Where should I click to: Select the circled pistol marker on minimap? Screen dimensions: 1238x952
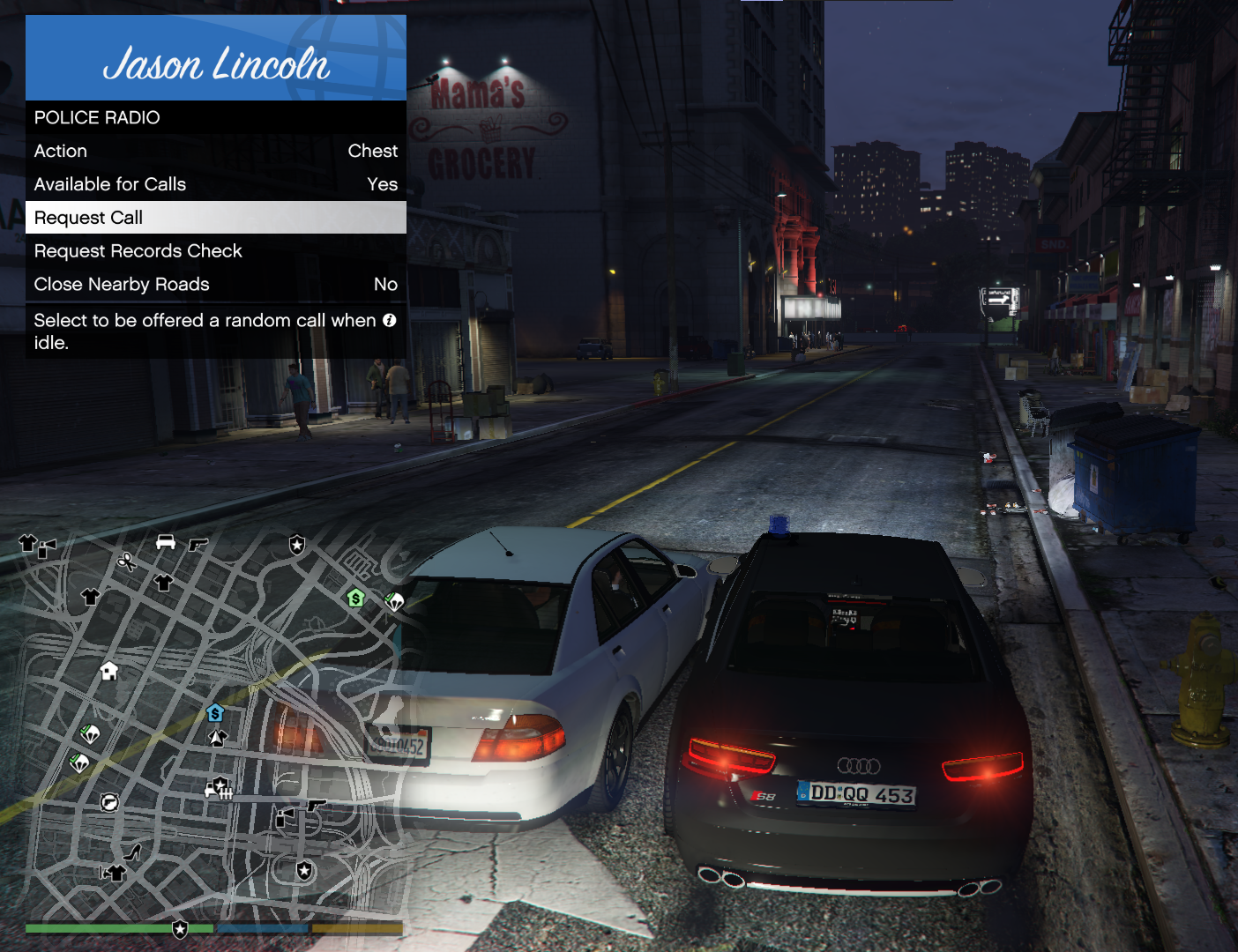click(109, 801)
